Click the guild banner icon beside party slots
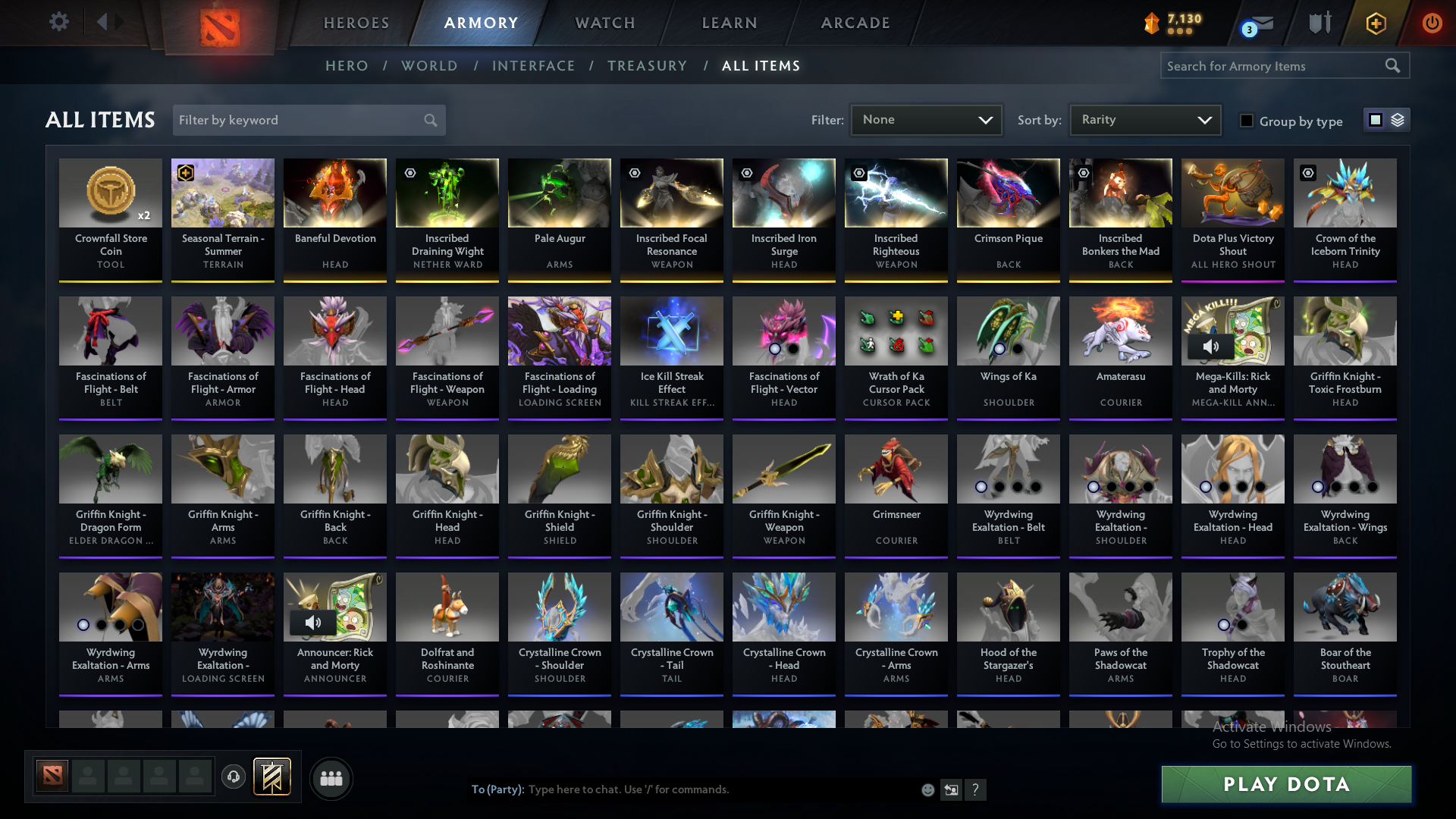The width and height of the screenshot is (1456, 819). [271, 777]
